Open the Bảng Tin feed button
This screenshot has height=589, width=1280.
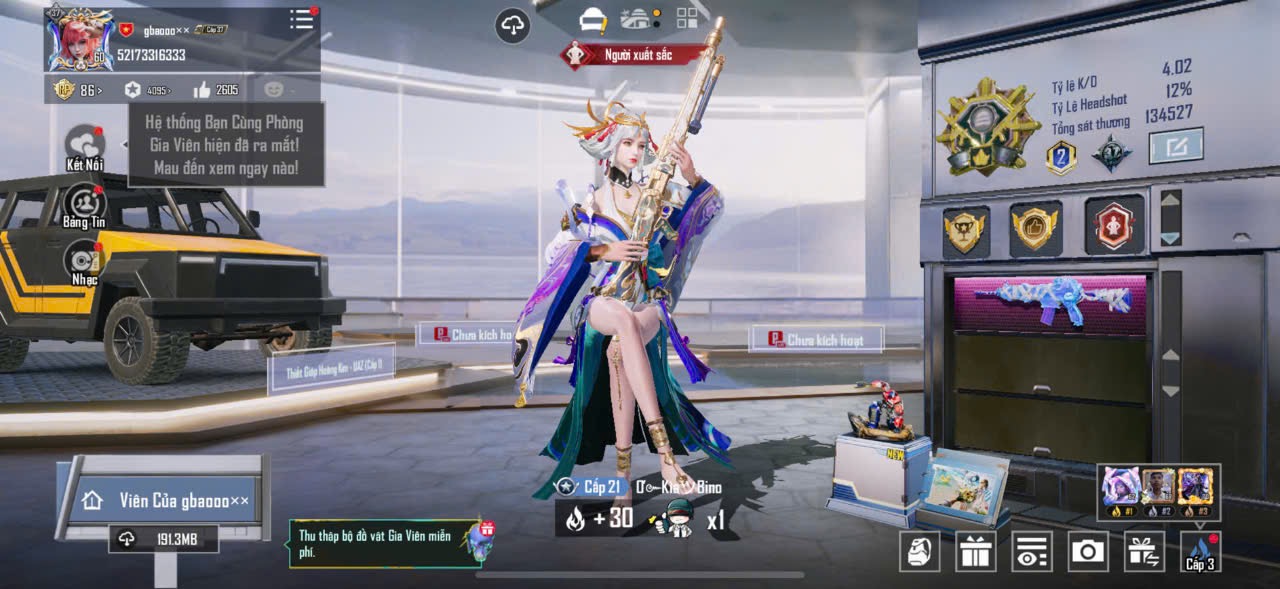click(x=84, y=204)
